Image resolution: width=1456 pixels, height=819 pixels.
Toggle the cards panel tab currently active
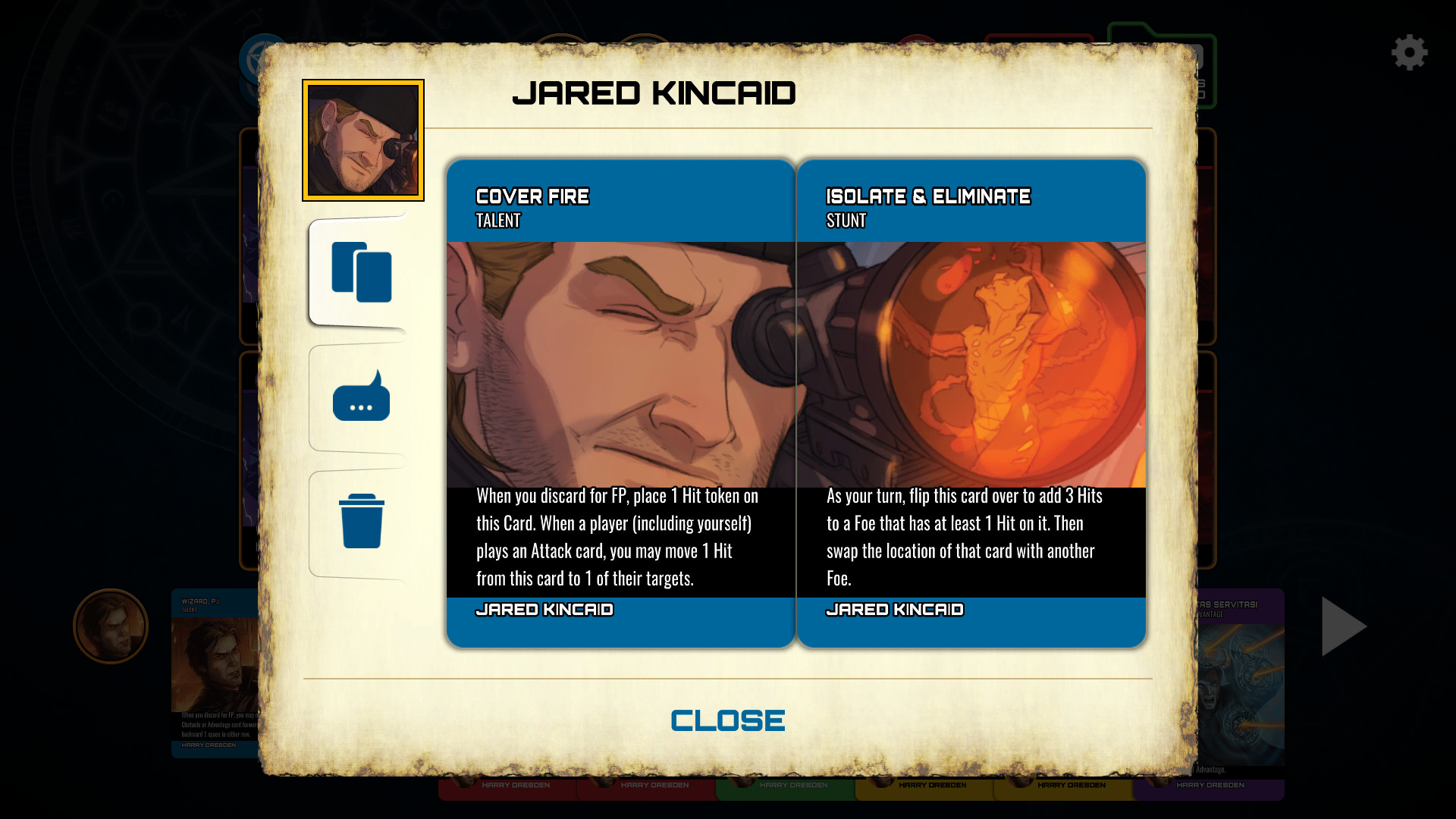point(362,275)
